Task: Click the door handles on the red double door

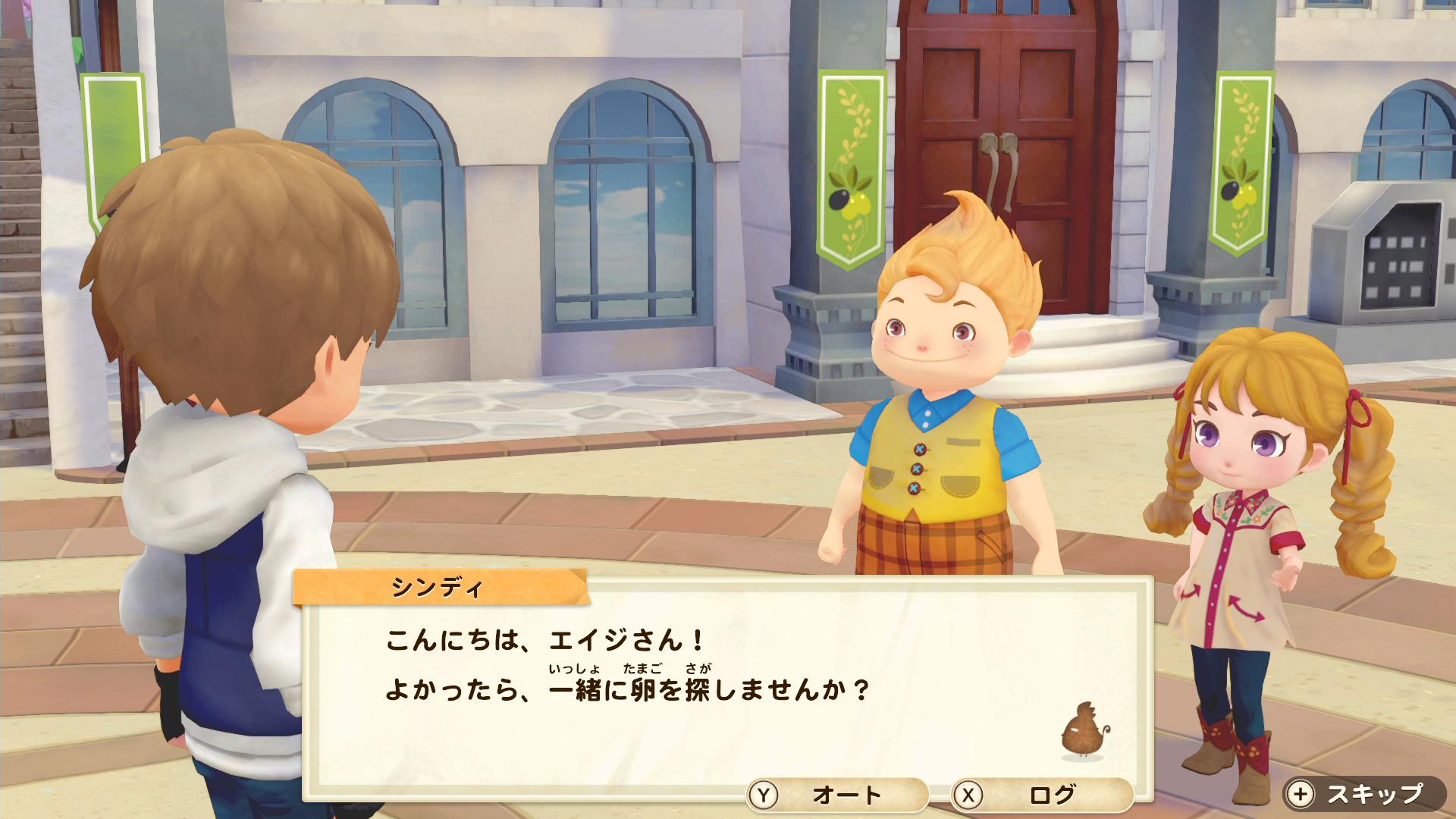Action: pyautogui.click(x=999, y=152)
